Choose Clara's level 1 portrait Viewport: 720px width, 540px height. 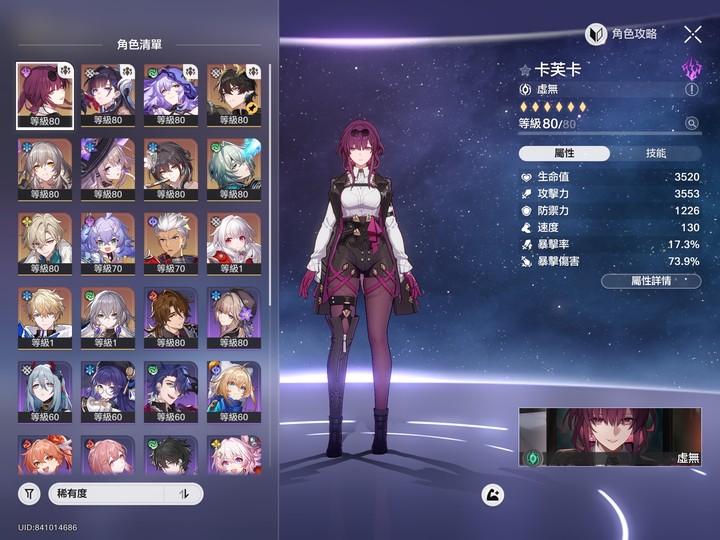coord(232,245)
